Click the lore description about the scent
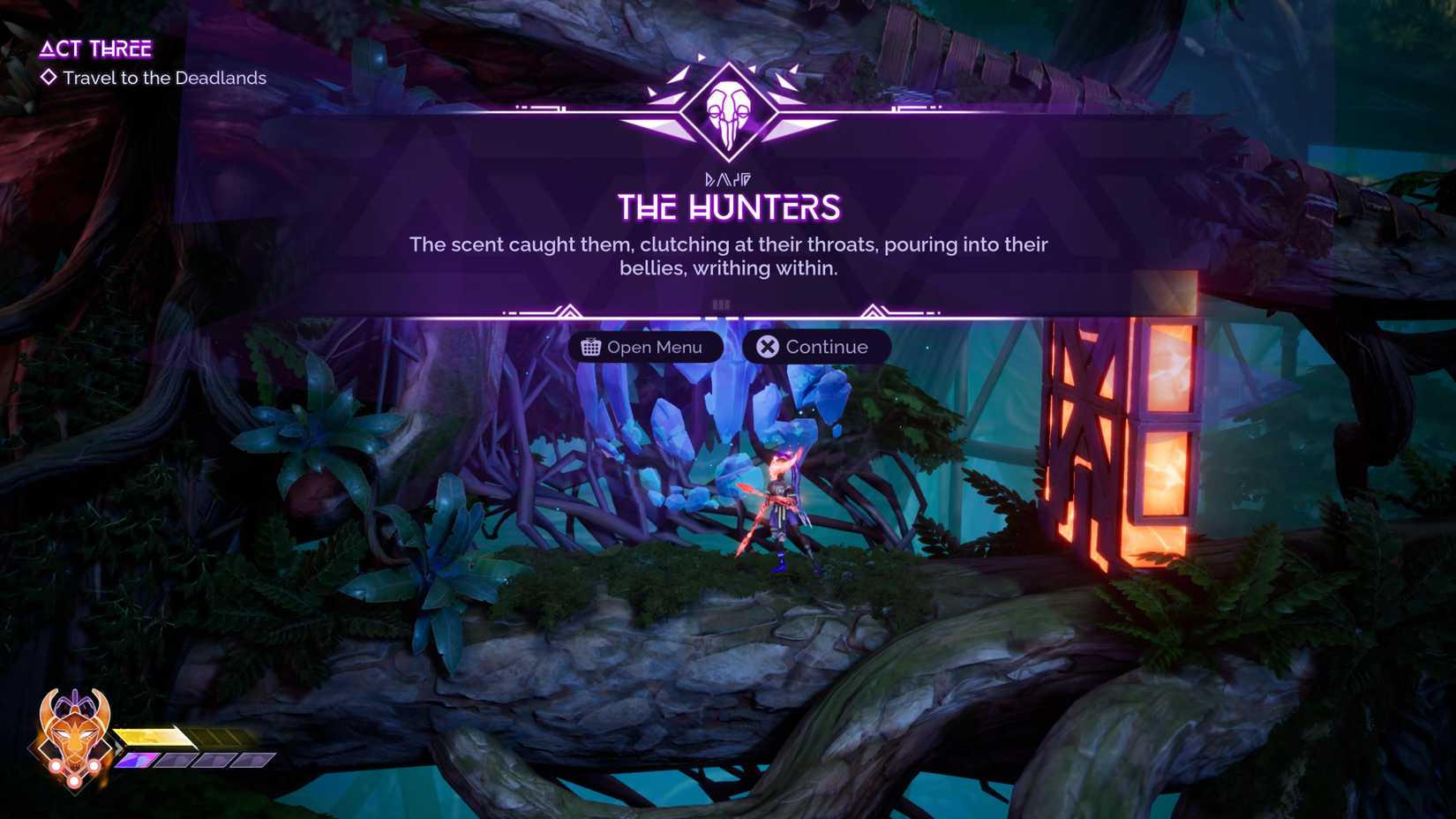Screen dimensions: 1456x819 pyautogui.click(x=727, y=256)
